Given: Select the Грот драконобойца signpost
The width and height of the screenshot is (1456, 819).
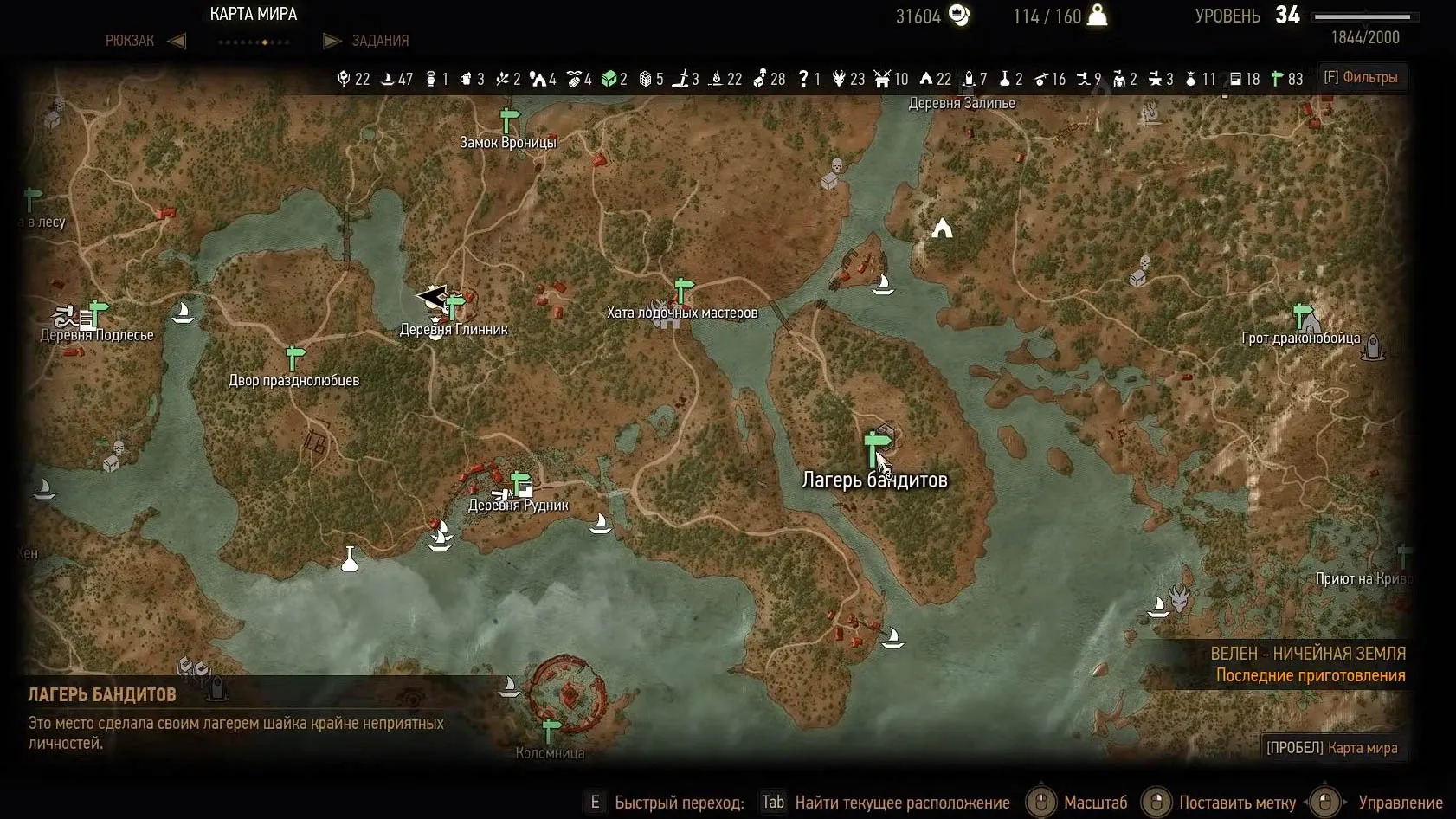Looking at the screenshot, I should pos(1302,314).
